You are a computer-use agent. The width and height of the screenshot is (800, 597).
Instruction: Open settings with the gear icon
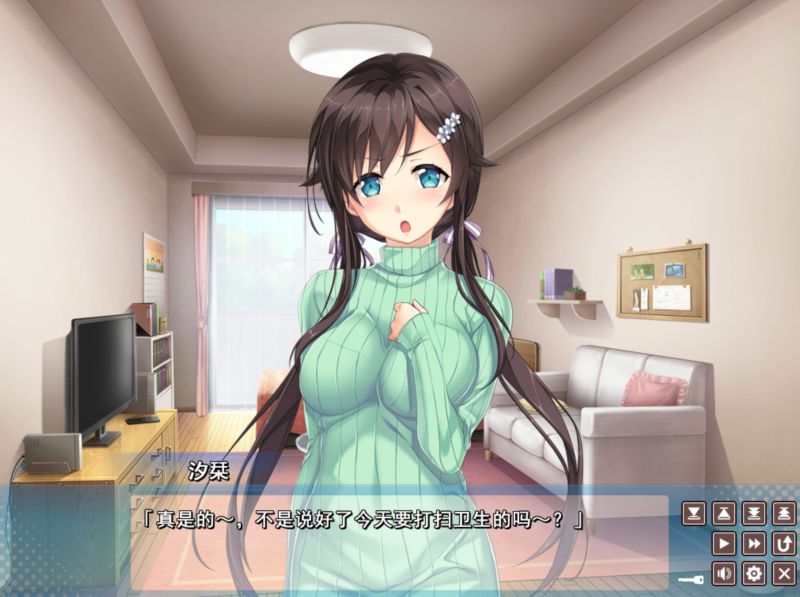[x=755, y=574]
